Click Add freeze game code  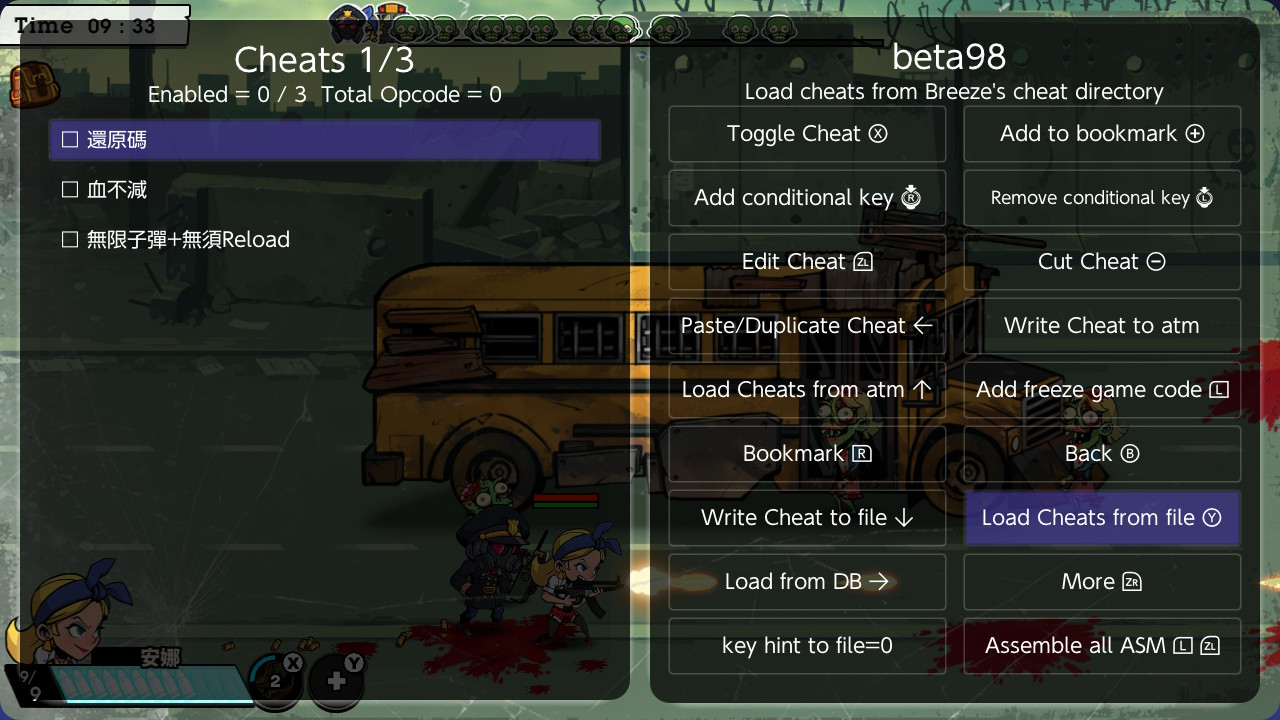click(x=1102, y=390)
